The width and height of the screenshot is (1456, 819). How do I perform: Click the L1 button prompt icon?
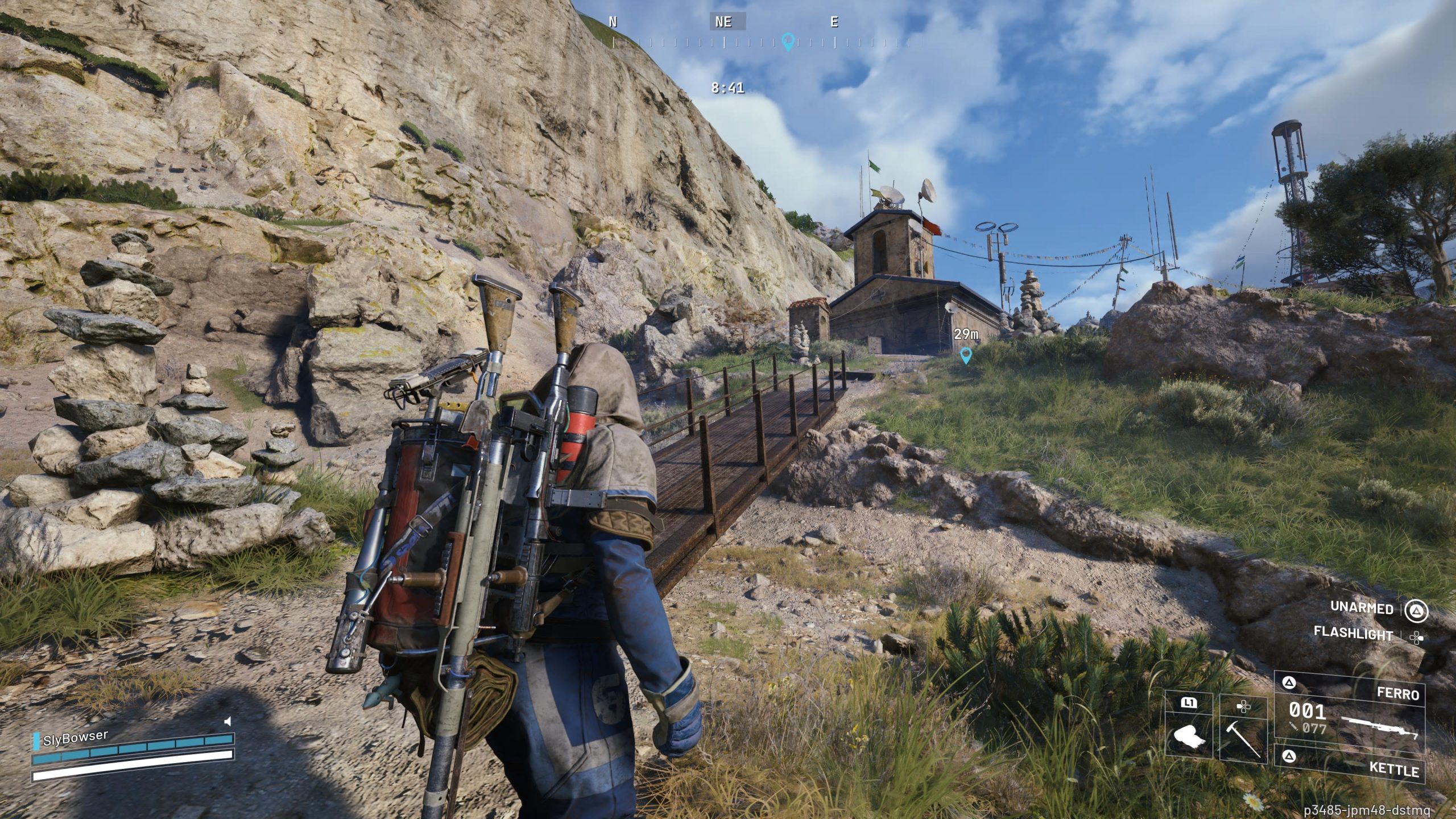(1190, 704)
